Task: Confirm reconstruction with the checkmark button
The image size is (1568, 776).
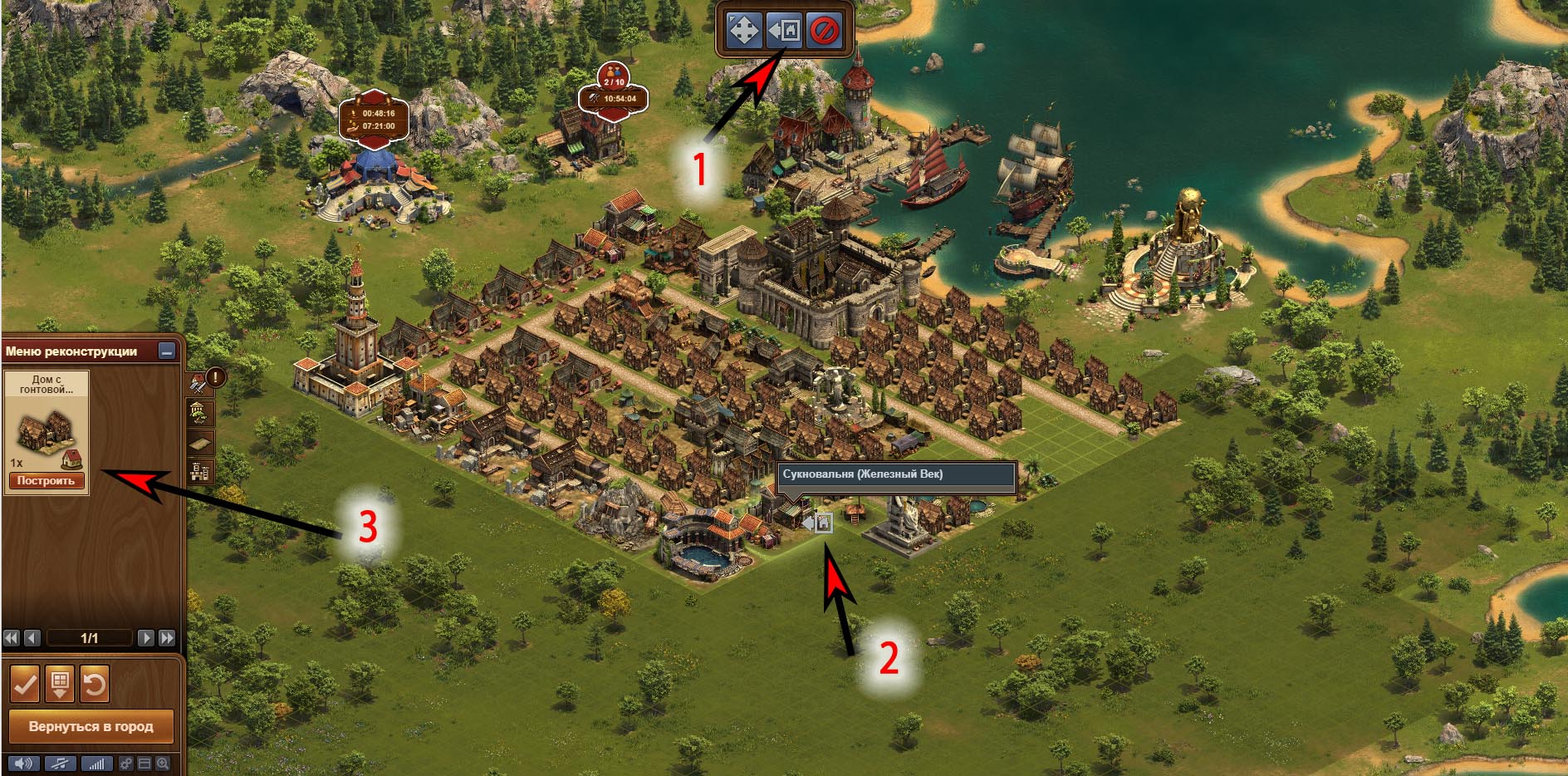Action: tap(25, 685)
